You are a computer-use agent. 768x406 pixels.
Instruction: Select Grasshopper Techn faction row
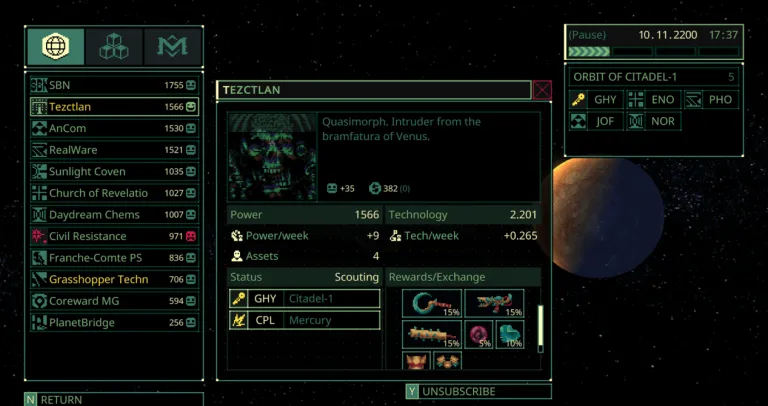(114, 280)
